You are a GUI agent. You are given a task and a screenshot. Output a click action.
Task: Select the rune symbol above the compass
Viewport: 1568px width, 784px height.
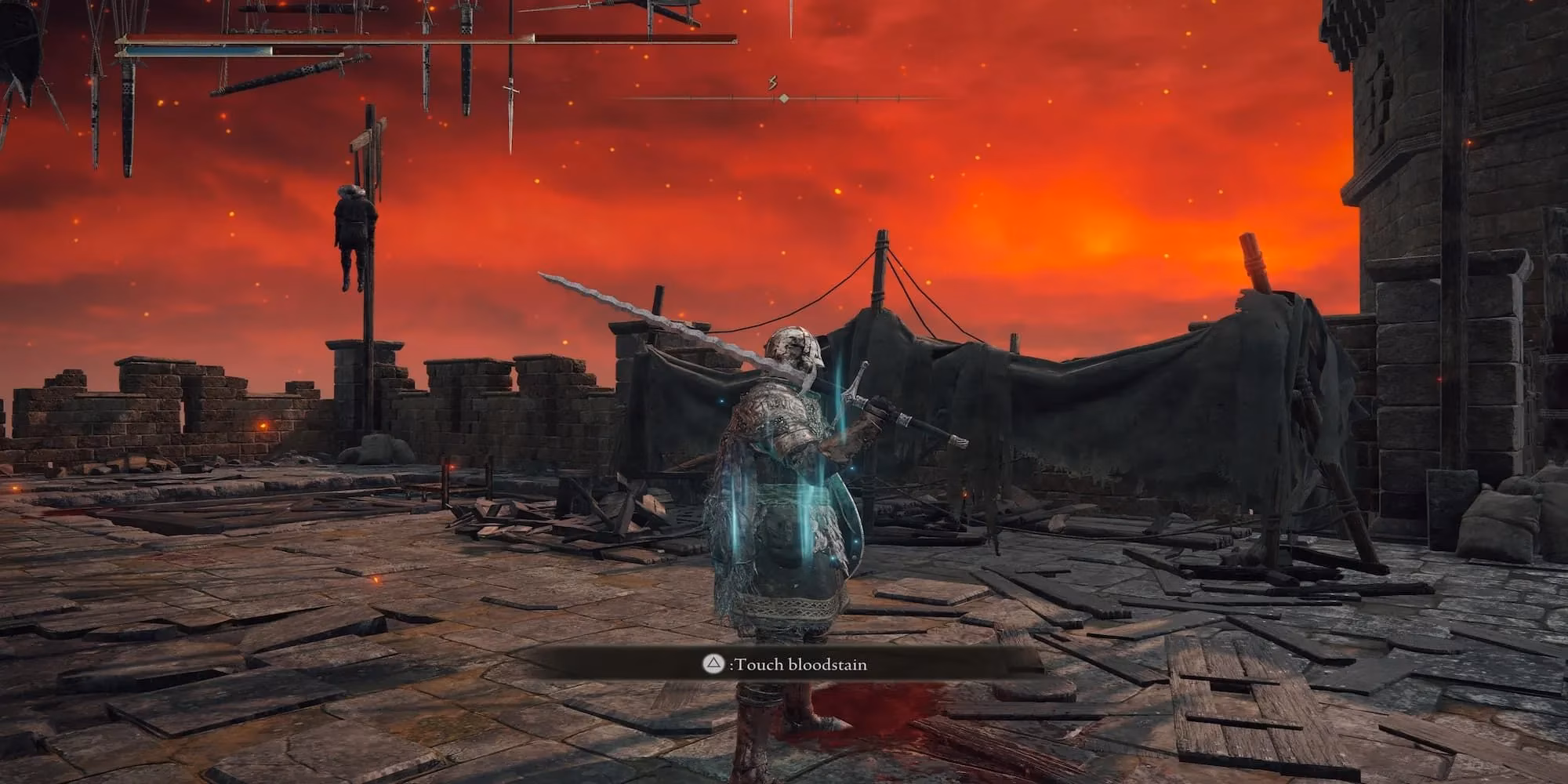click(773, 82)
